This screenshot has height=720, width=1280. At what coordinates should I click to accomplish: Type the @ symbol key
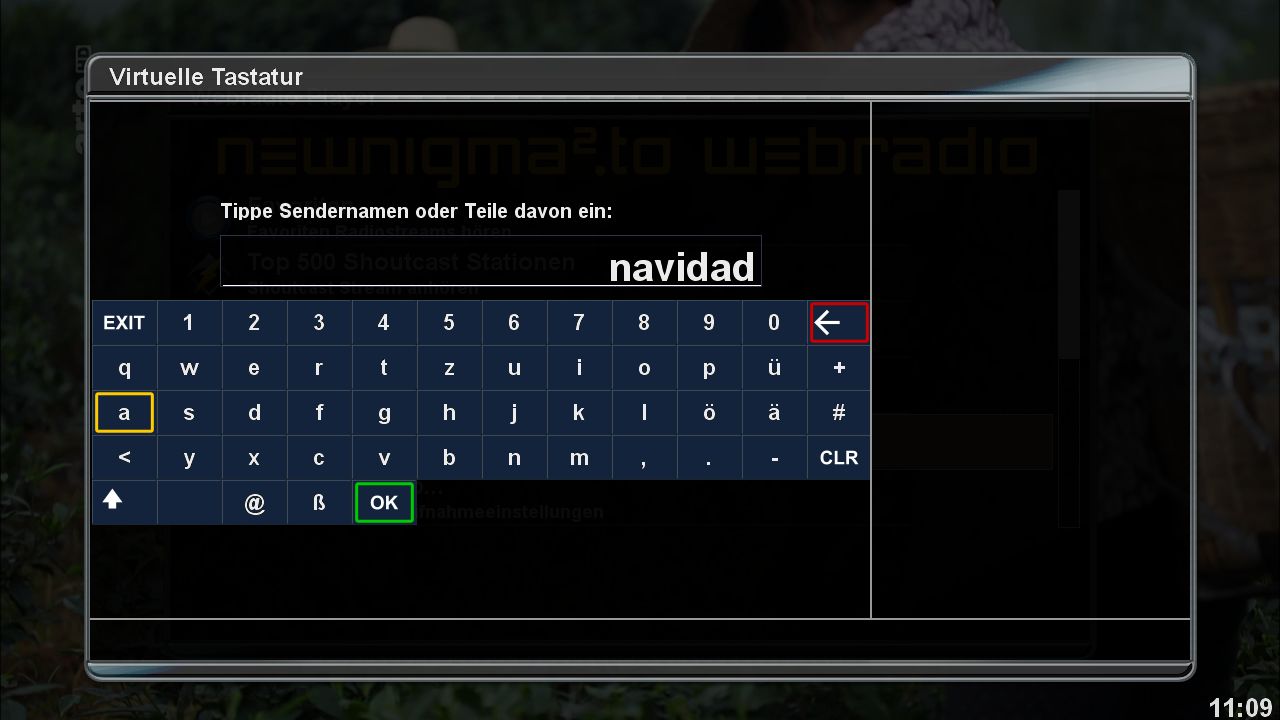[254, 502]
